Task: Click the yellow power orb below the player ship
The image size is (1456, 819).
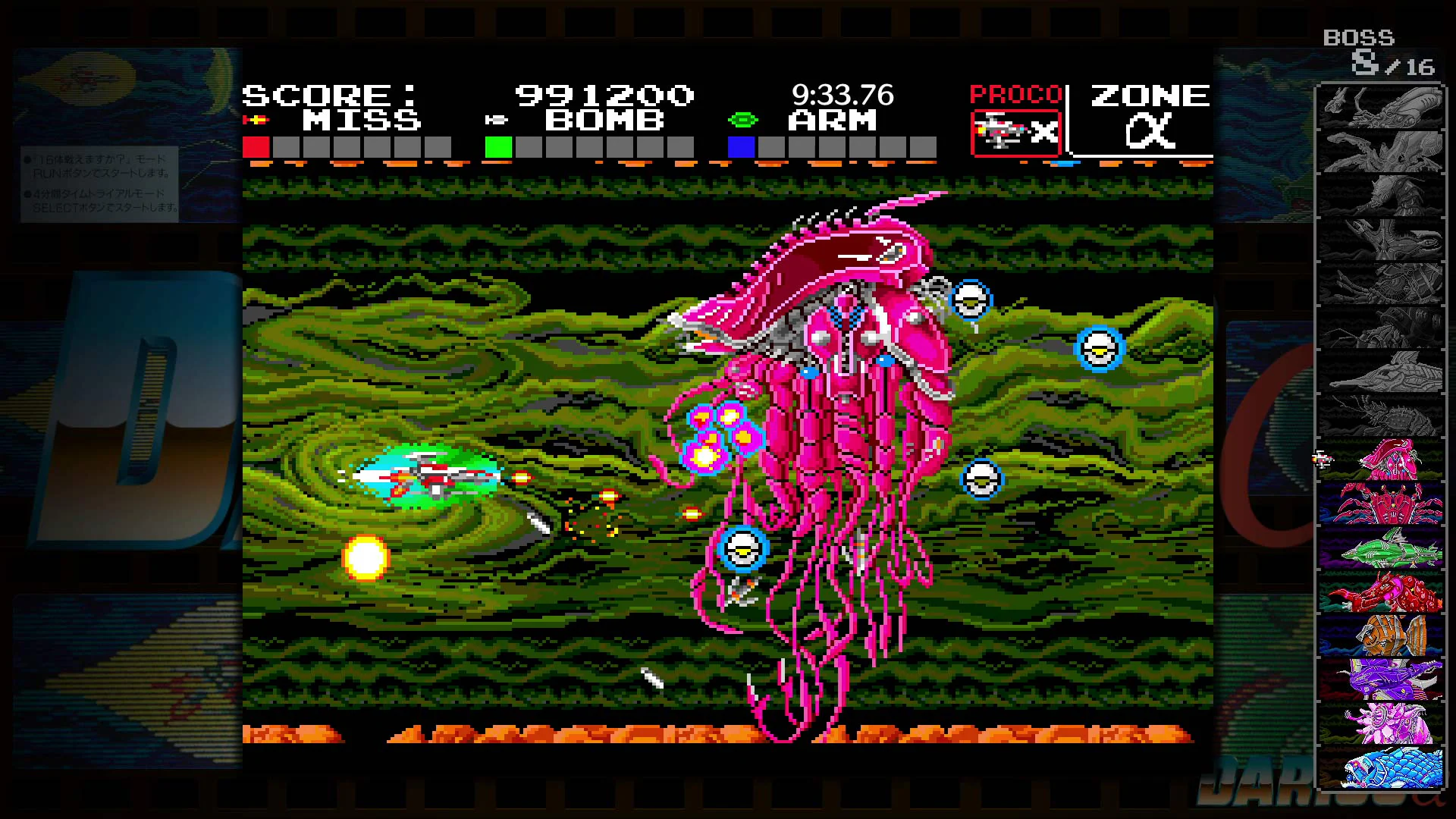Action: [366, 557]
